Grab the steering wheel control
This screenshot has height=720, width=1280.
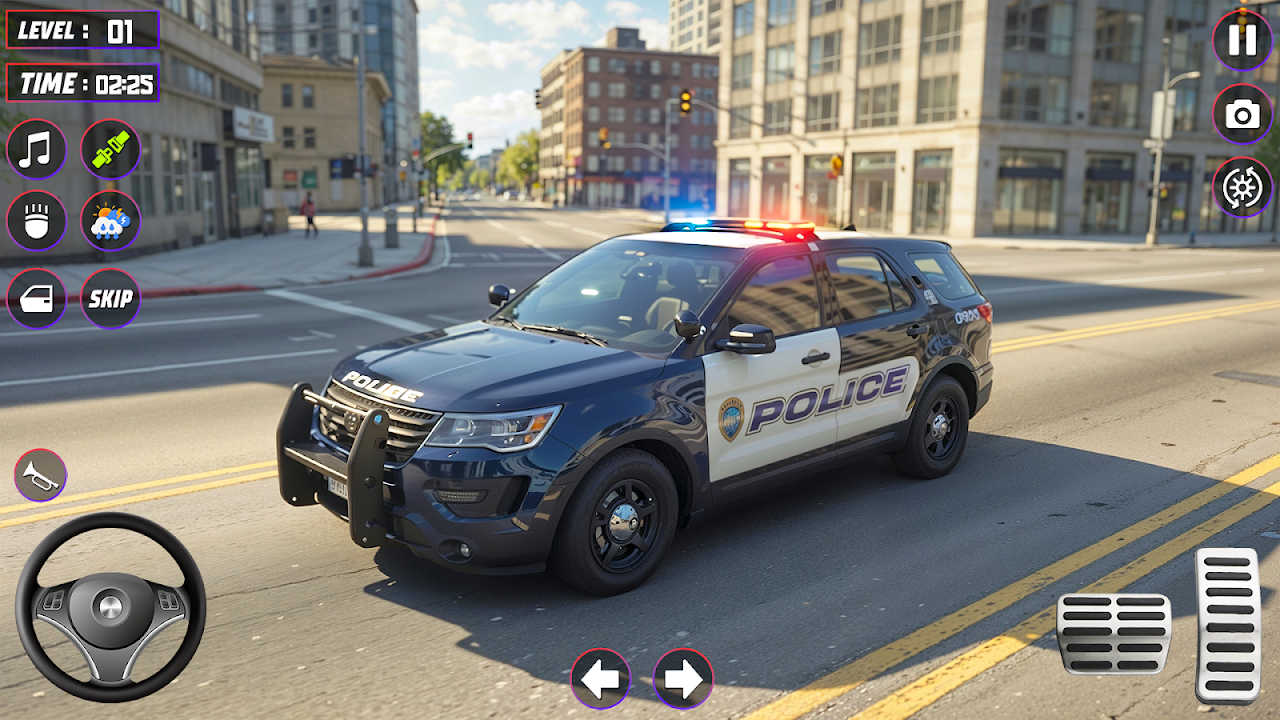tap(110, 607)
